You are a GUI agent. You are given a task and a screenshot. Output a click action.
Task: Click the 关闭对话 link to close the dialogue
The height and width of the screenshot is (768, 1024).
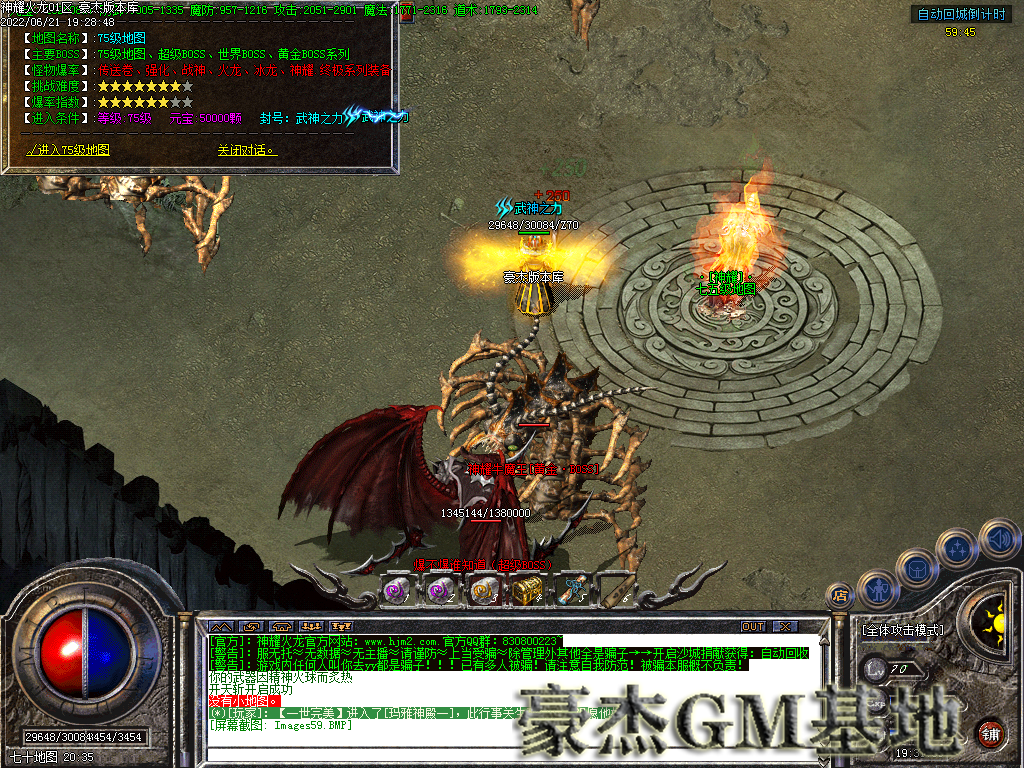click(246, 150)
